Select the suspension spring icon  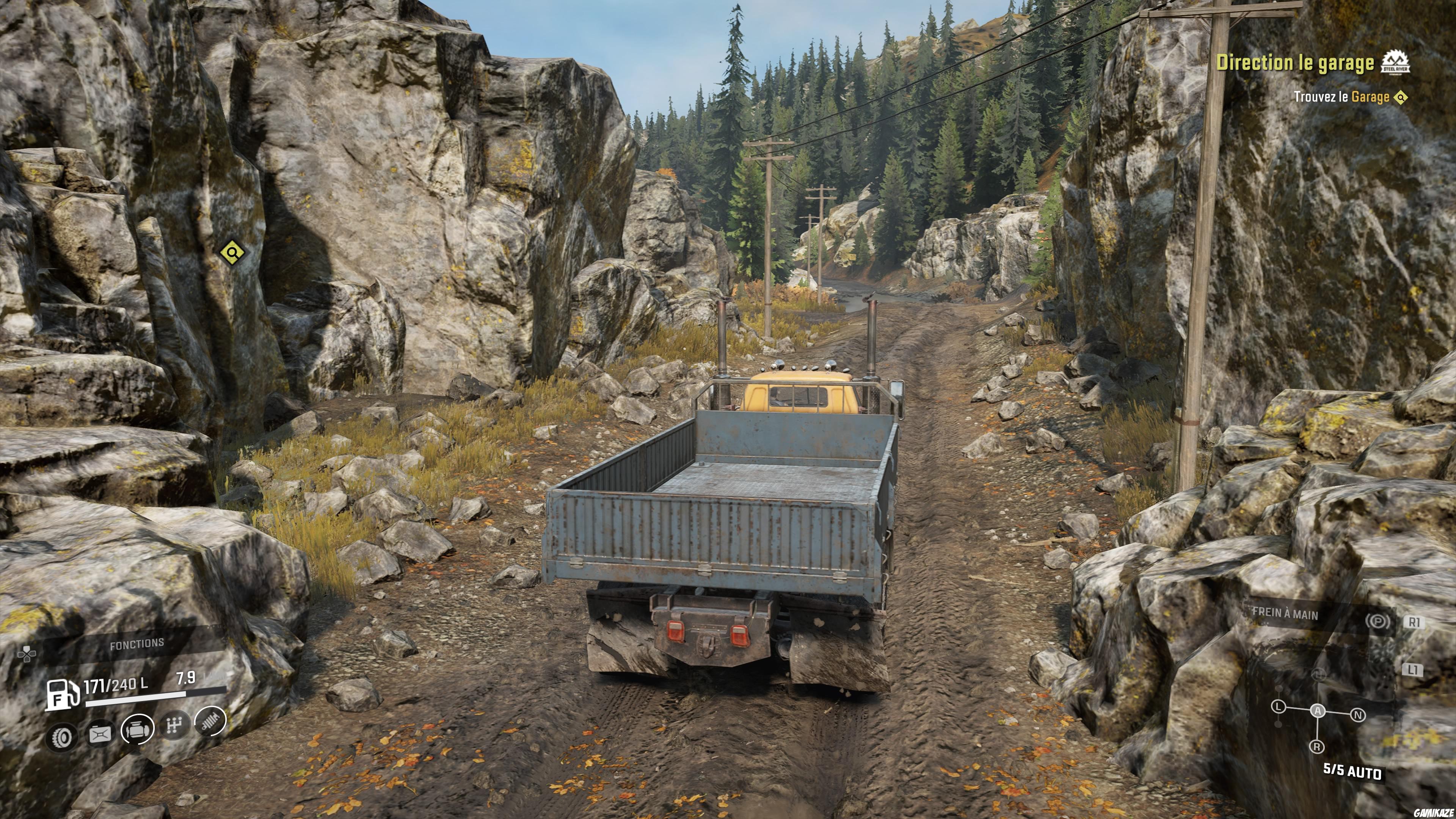[210, 721]
